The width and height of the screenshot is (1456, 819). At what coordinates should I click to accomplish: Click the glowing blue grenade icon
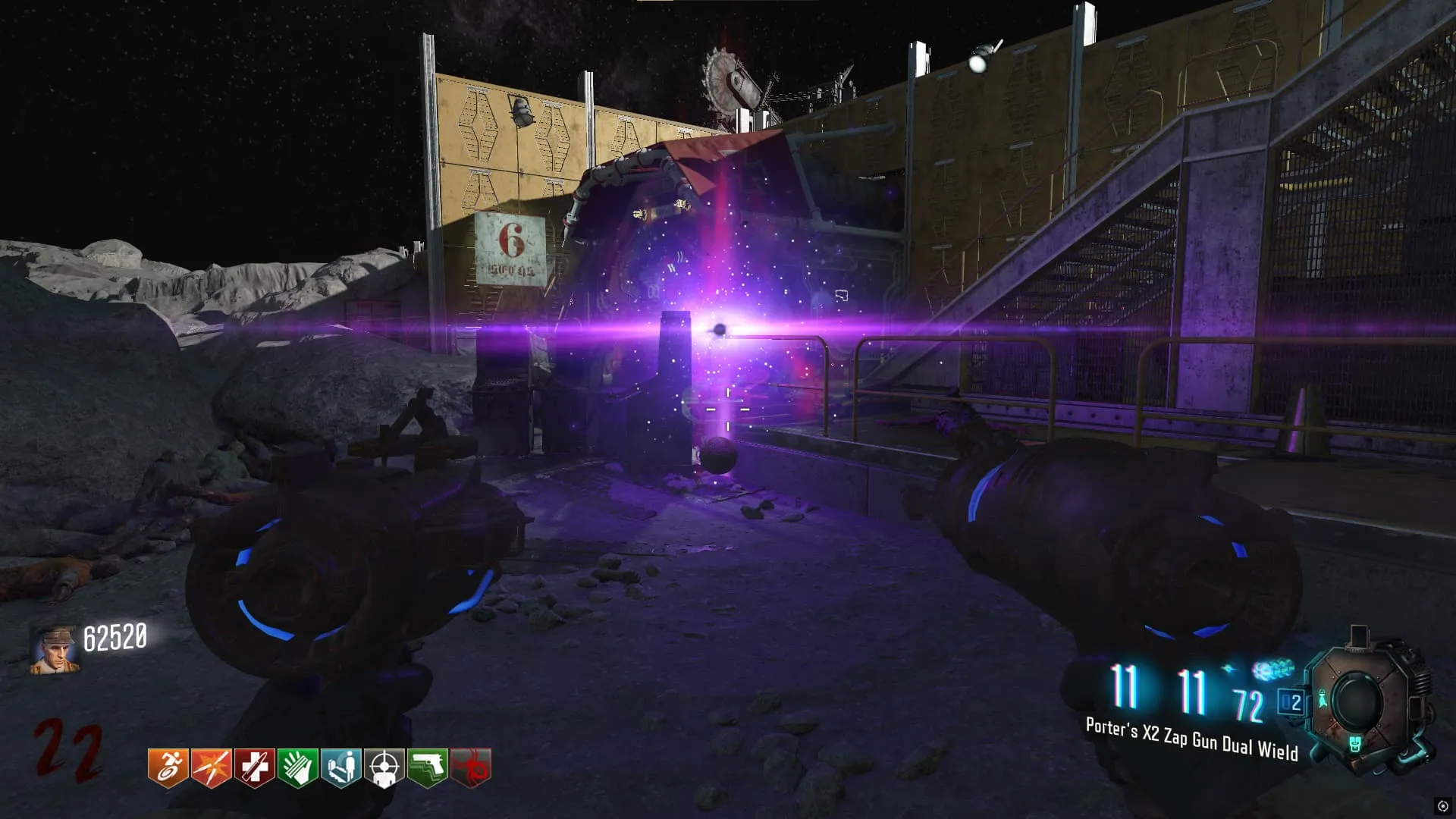coord(1272,670)
